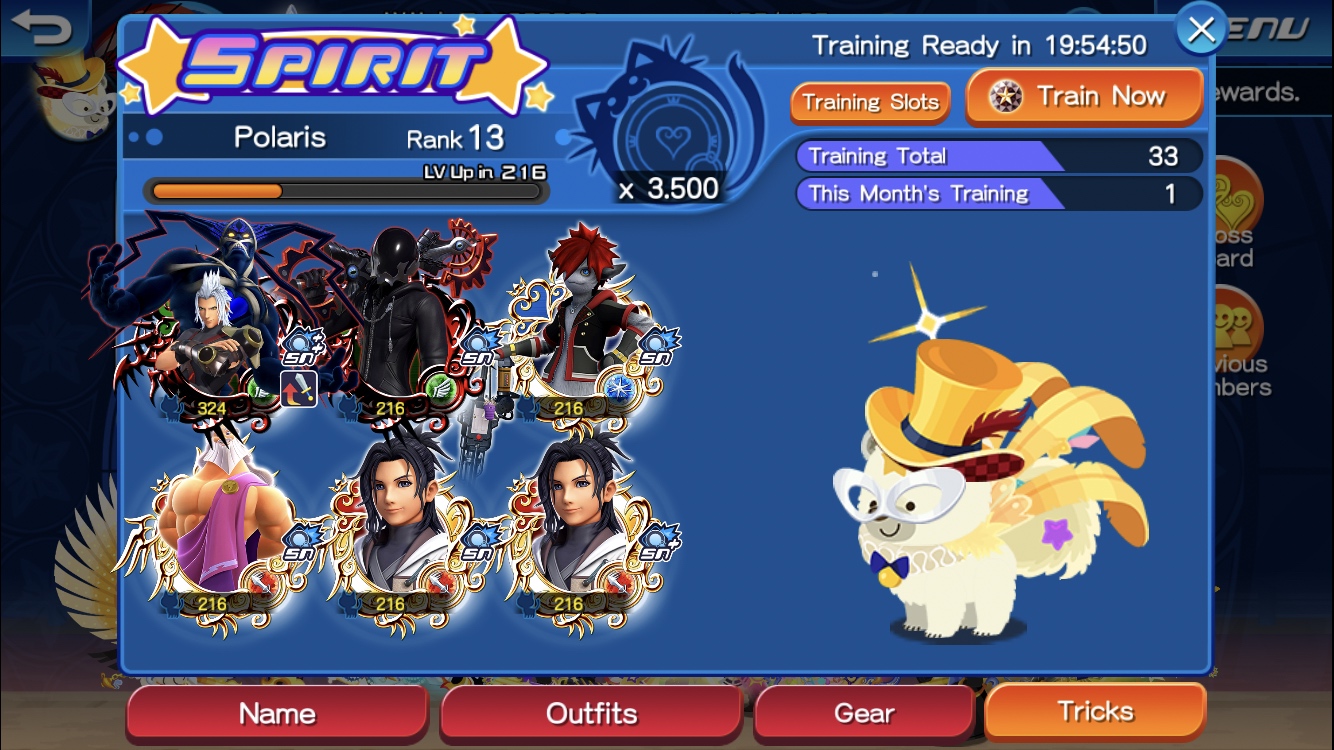Tap the Train Now button

1084,97
